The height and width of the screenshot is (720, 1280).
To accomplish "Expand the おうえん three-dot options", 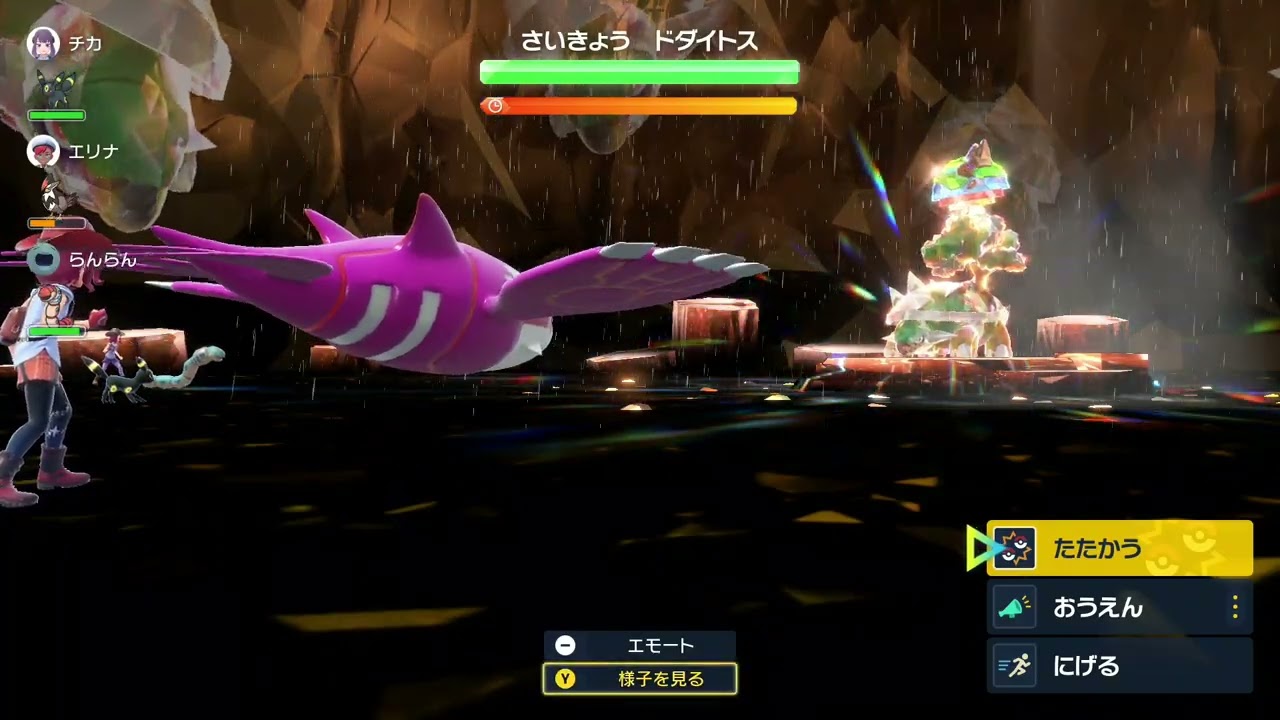I will pyautogui.click(x=1235, y=607).
